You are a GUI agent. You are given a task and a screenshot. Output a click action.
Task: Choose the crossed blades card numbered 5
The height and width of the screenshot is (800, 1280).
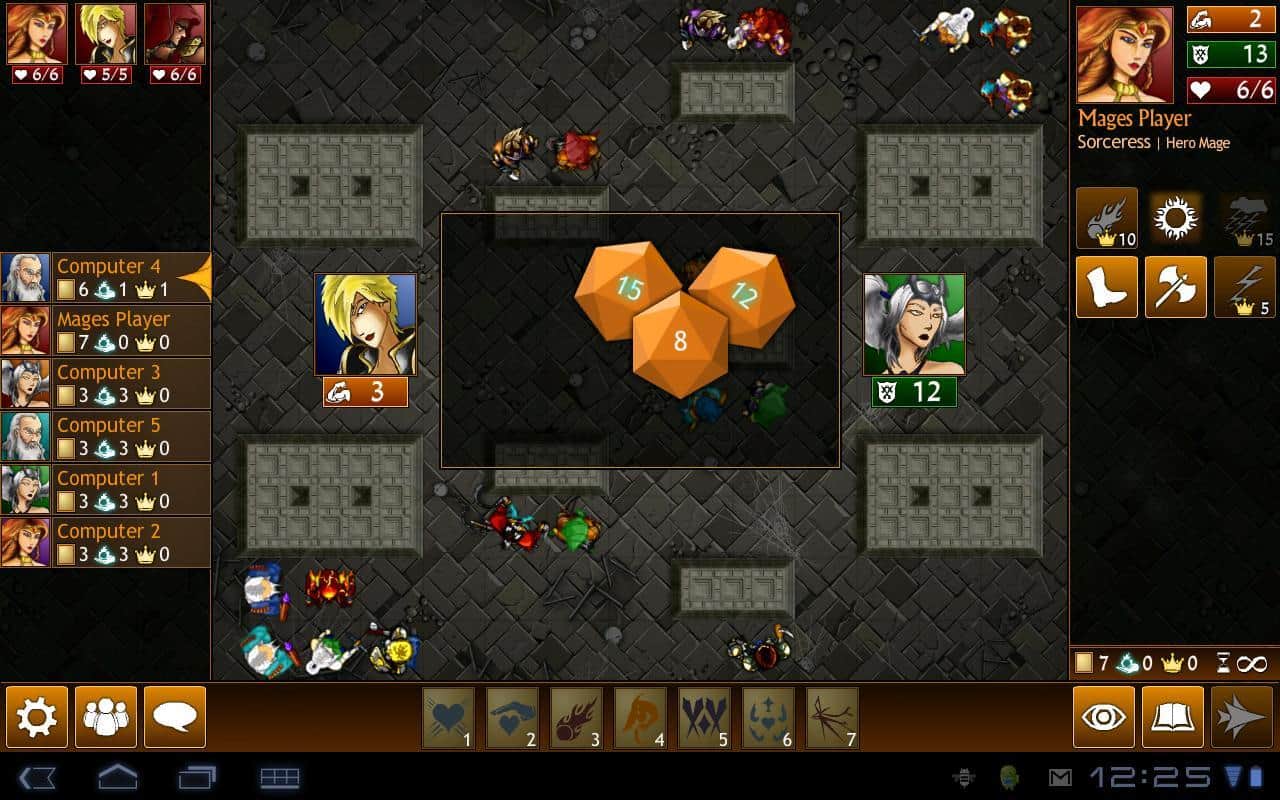tap(704, 717)
